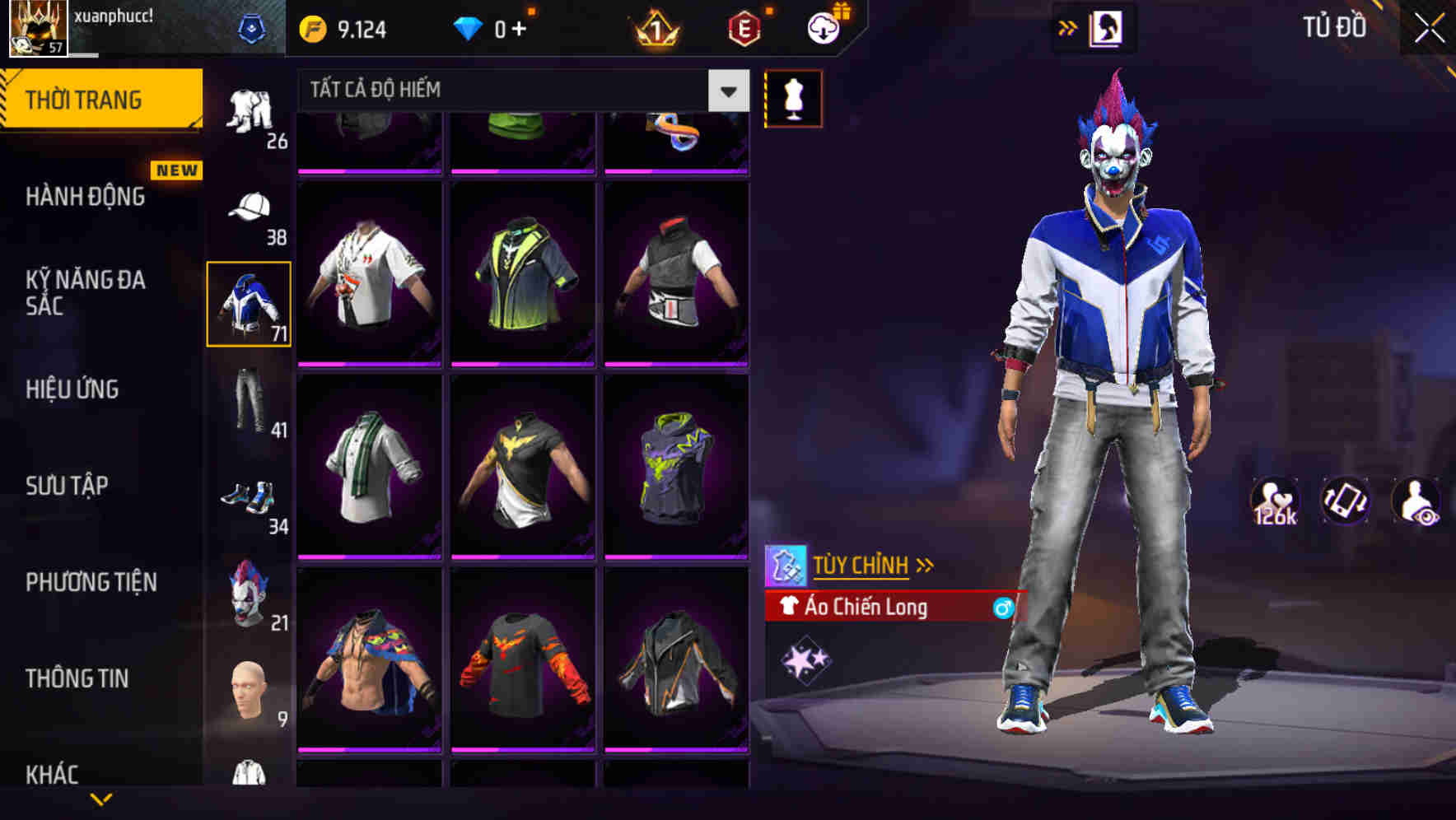Viewport: 1456px width, 820px height.
Task: Expand the KHÁC section chevron
Action: click(x=101, y=797)
